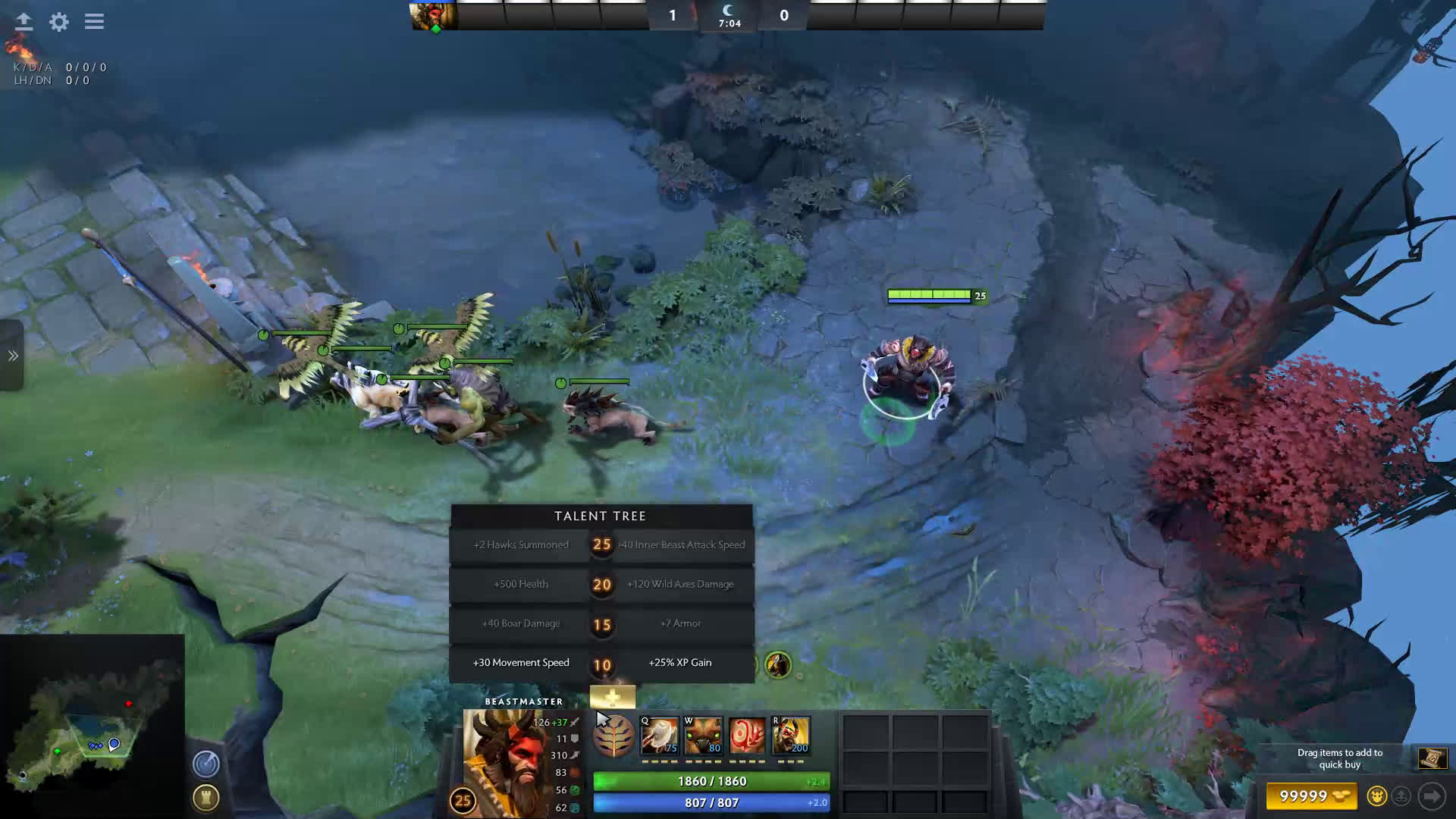Activate the Primal Roar ultimate
1456x819 pixels.
(791, 736)
